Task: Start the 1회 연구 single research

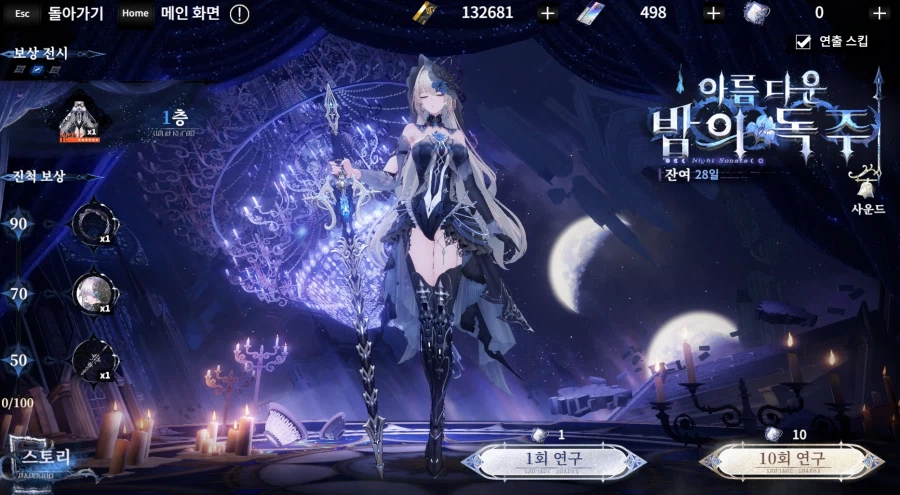Action: point(553,461)
